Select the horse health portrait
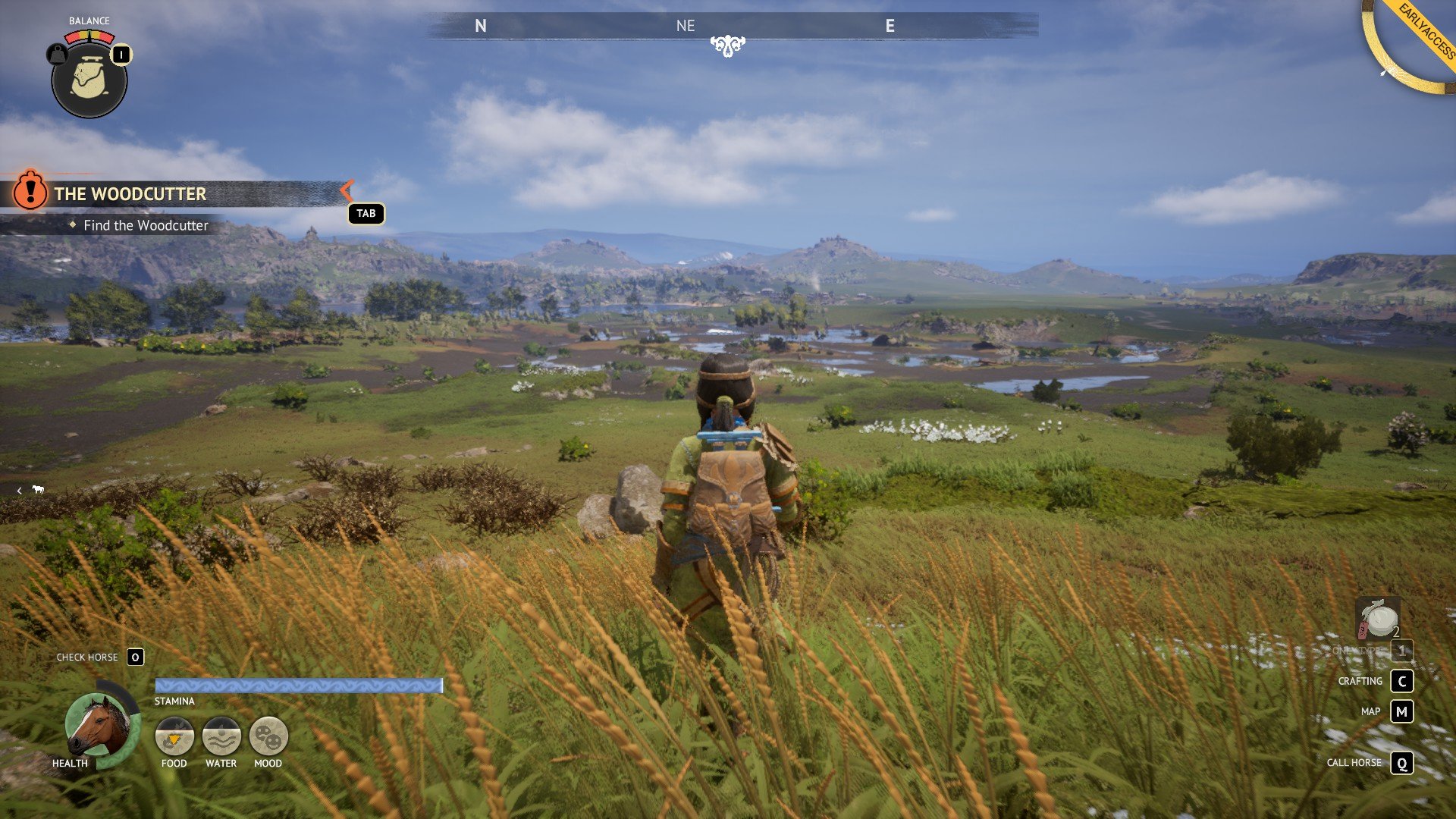The image size is (1456, 819). 99,726
